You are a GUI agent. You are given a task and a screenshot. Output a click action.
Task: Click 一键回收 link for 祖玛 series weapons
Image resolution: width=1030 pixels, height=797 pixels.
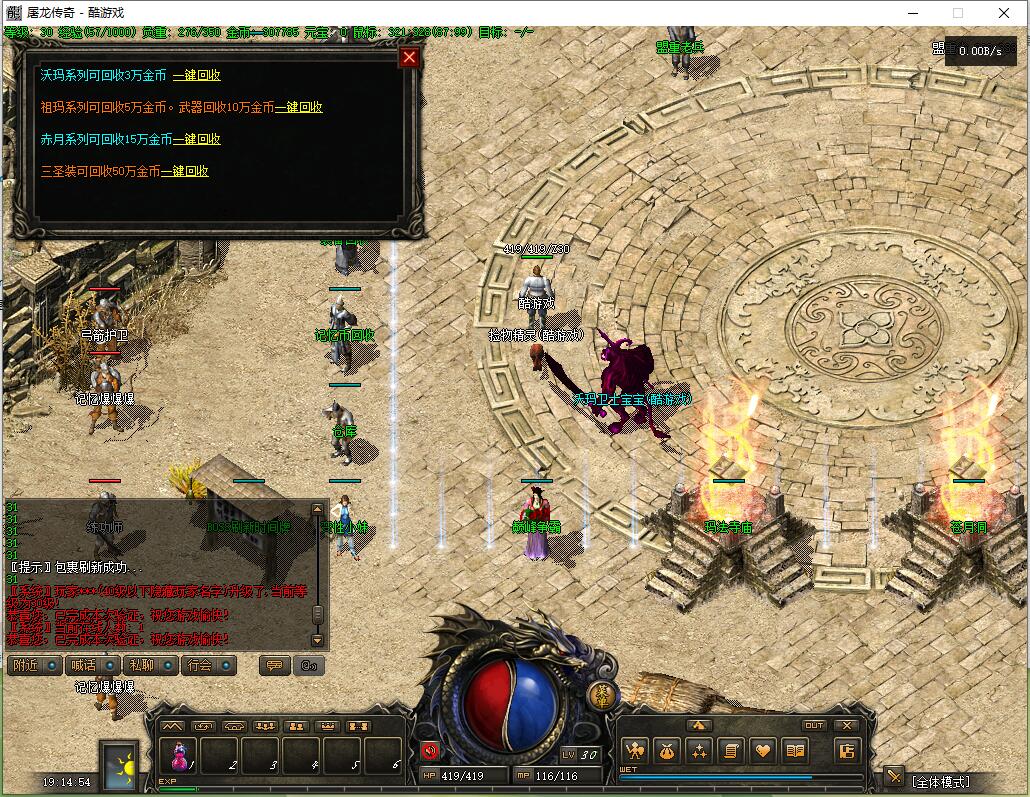tap(299, 107)
